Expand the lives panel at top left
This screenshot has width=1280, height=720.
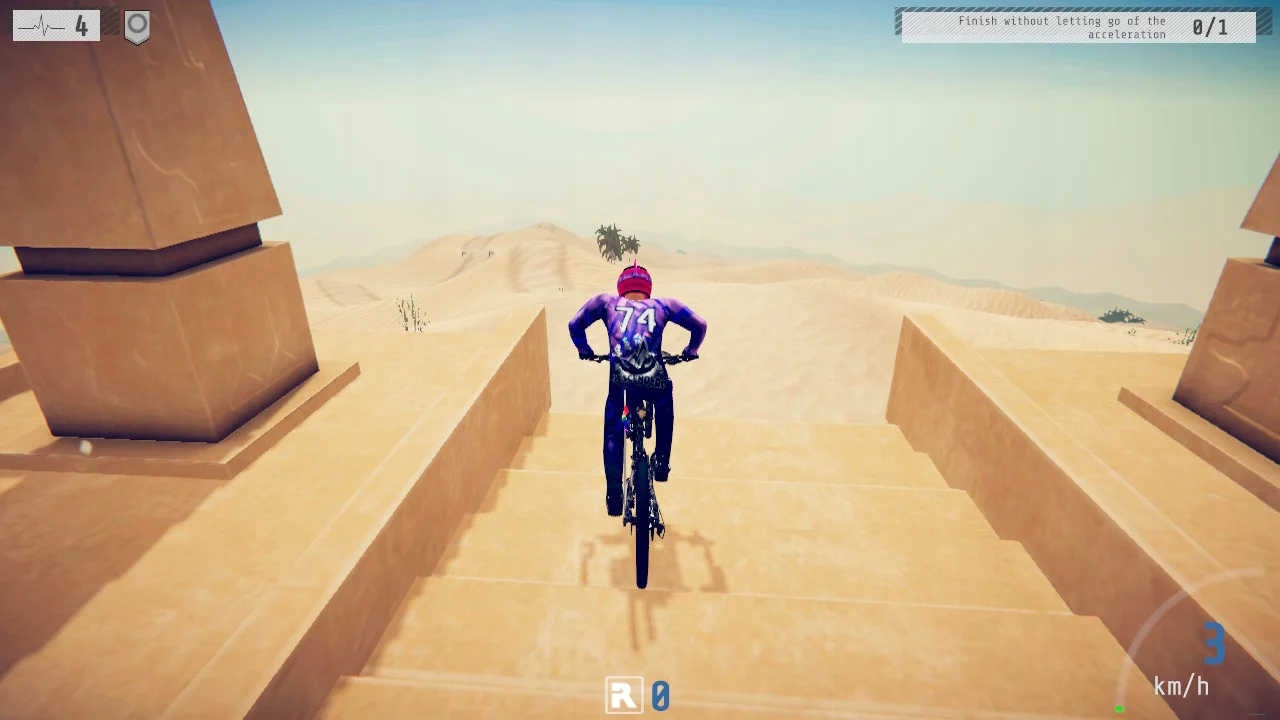[55, 25]
